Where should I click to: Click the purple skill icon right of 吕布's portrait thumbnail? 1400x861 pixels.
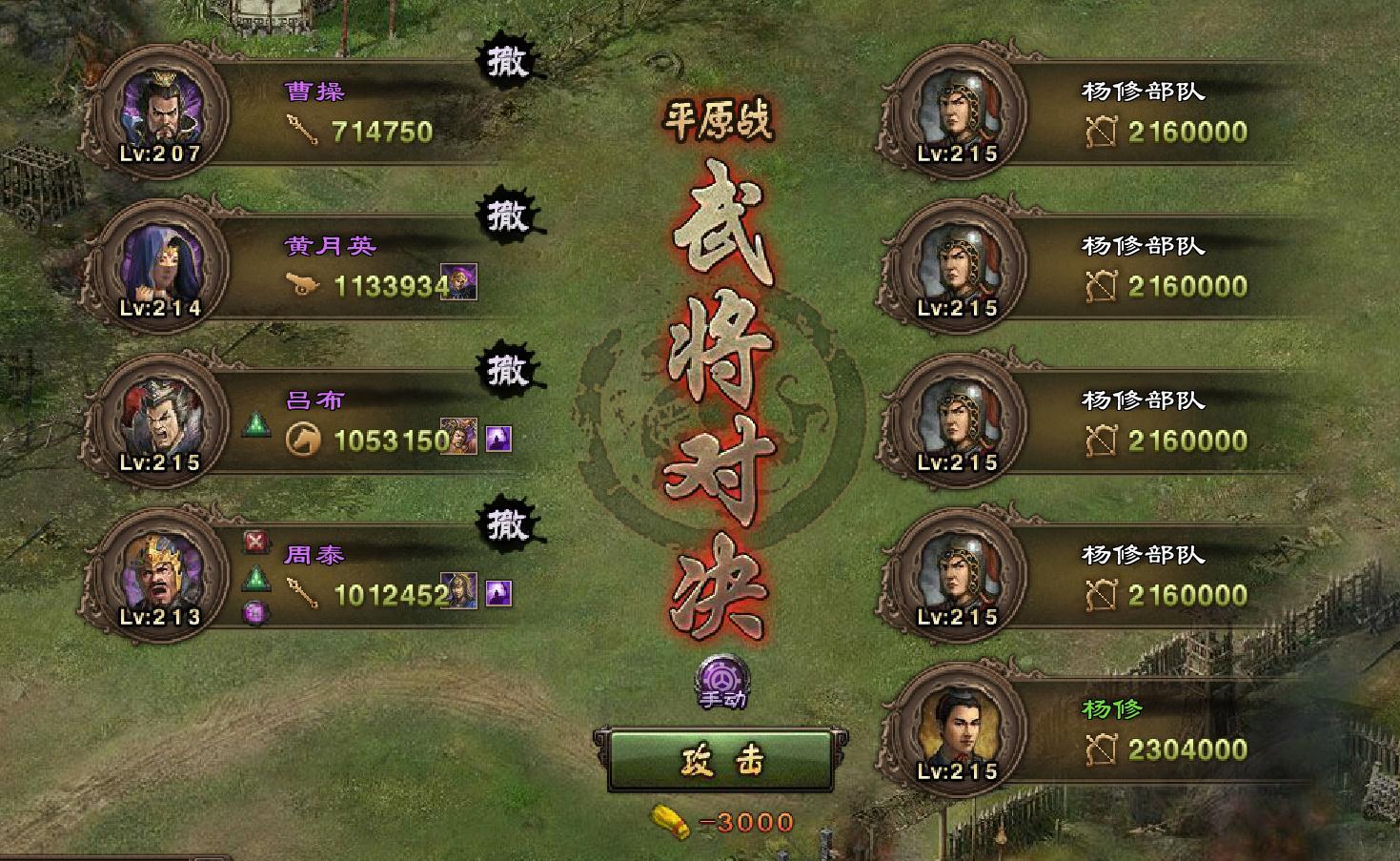pyautogui.click(x=497, y=439)
